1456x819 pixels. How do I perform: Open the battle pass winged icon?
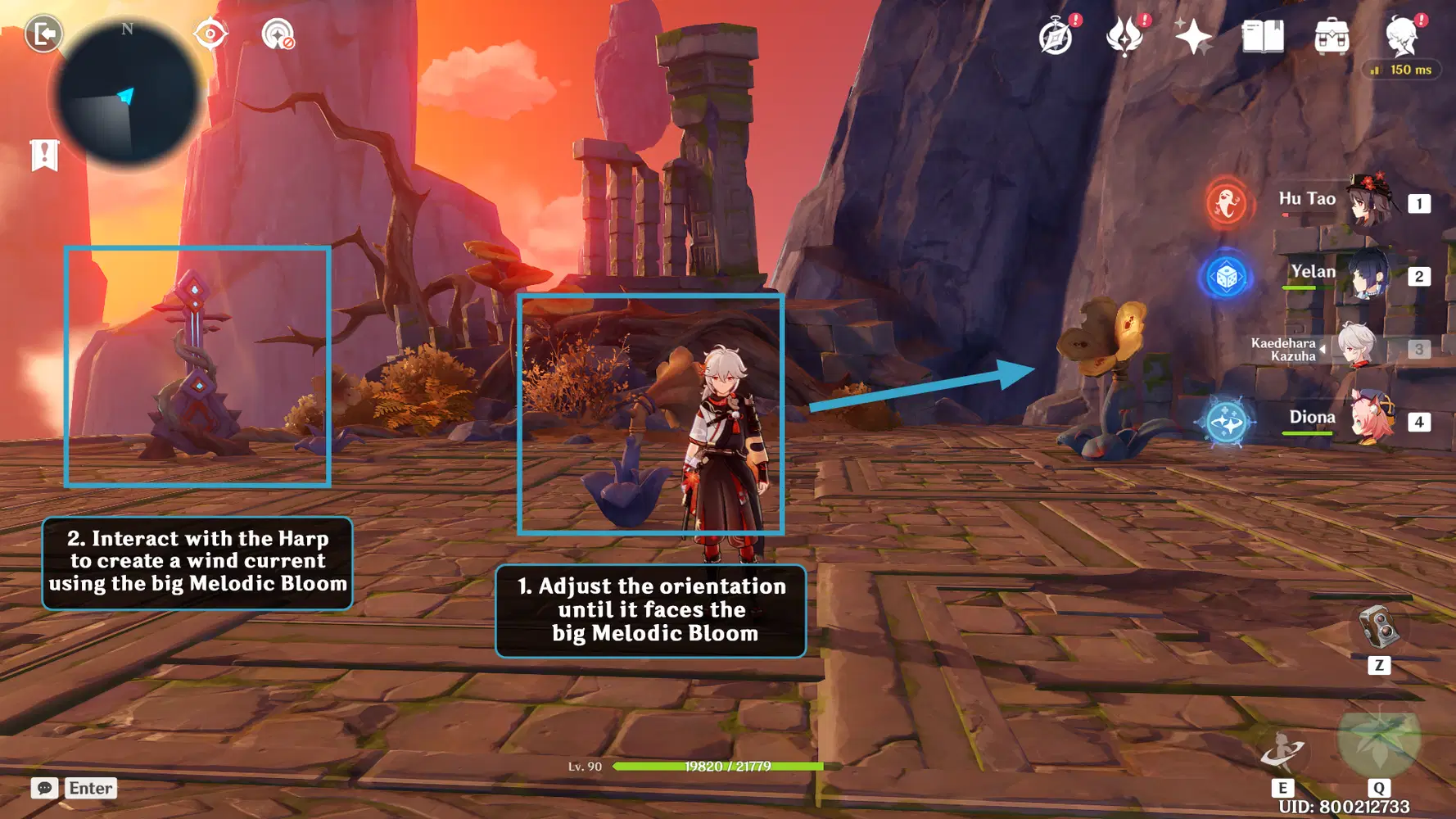1125,37
